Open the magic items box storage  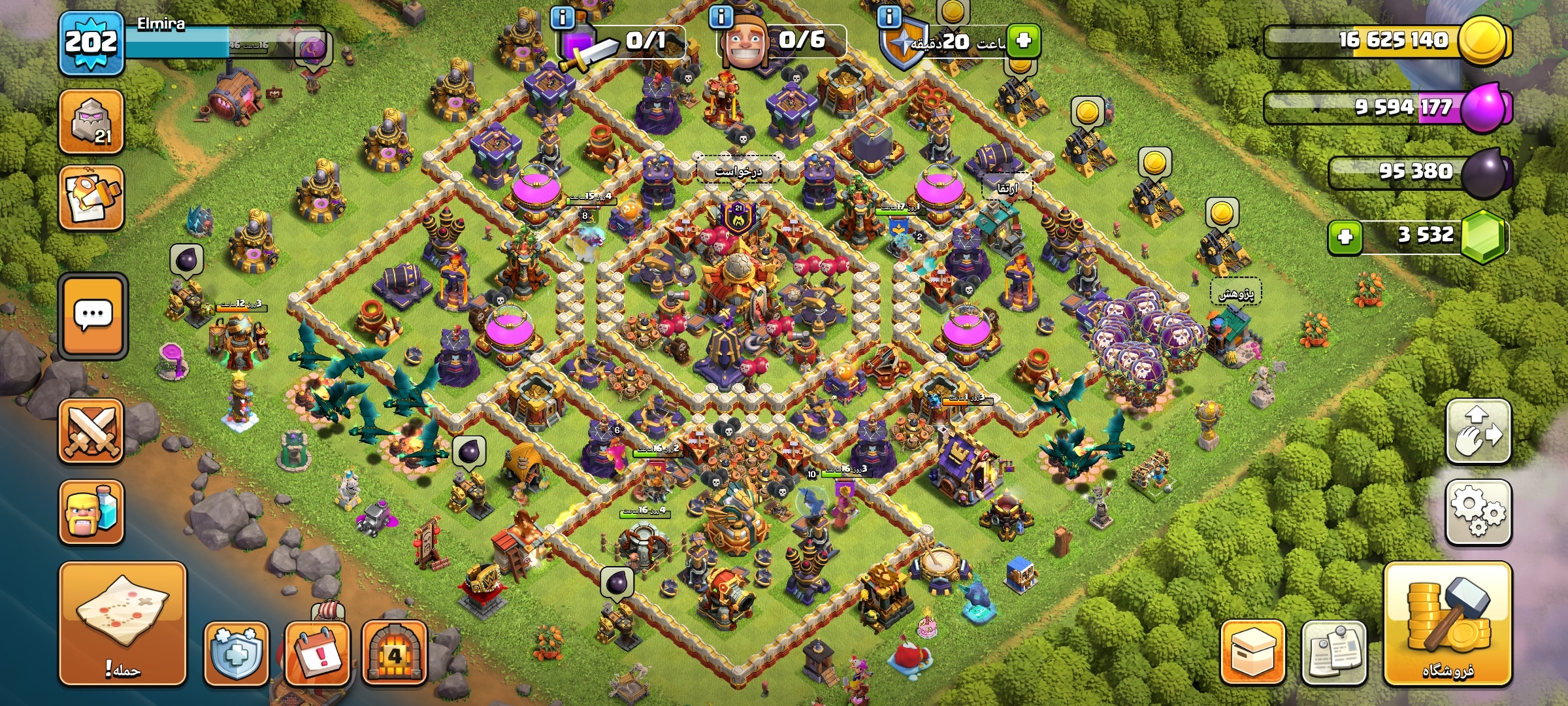[x=1252, y=653]
